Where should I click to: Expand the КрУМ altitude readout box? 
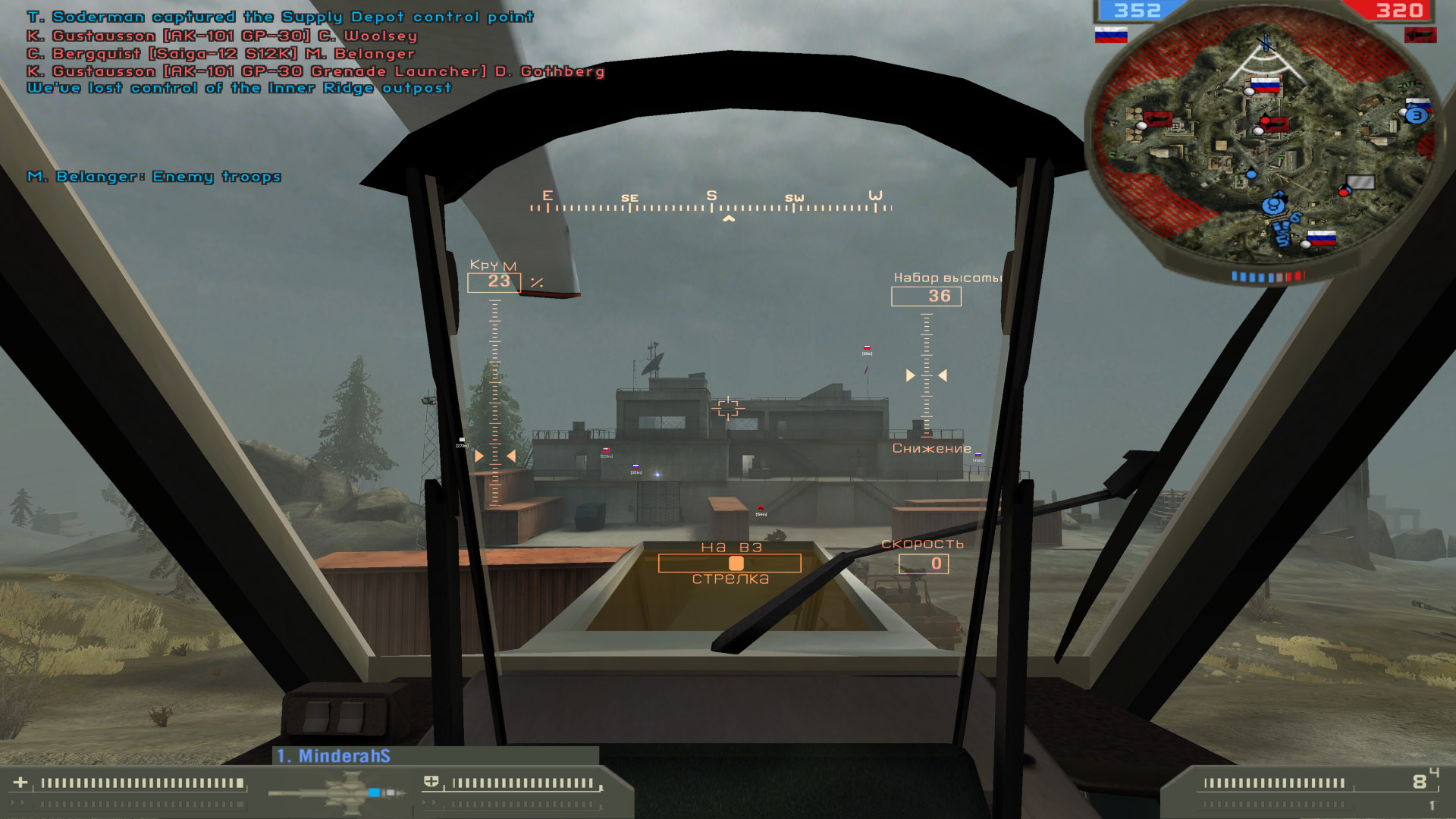pos(494,281)
